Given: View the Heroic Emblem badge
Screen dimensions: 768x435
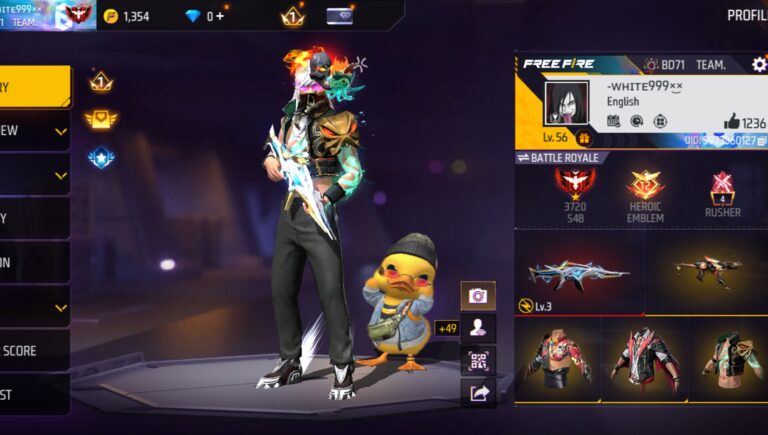Looking at the screenshot, I should (645, 195).
